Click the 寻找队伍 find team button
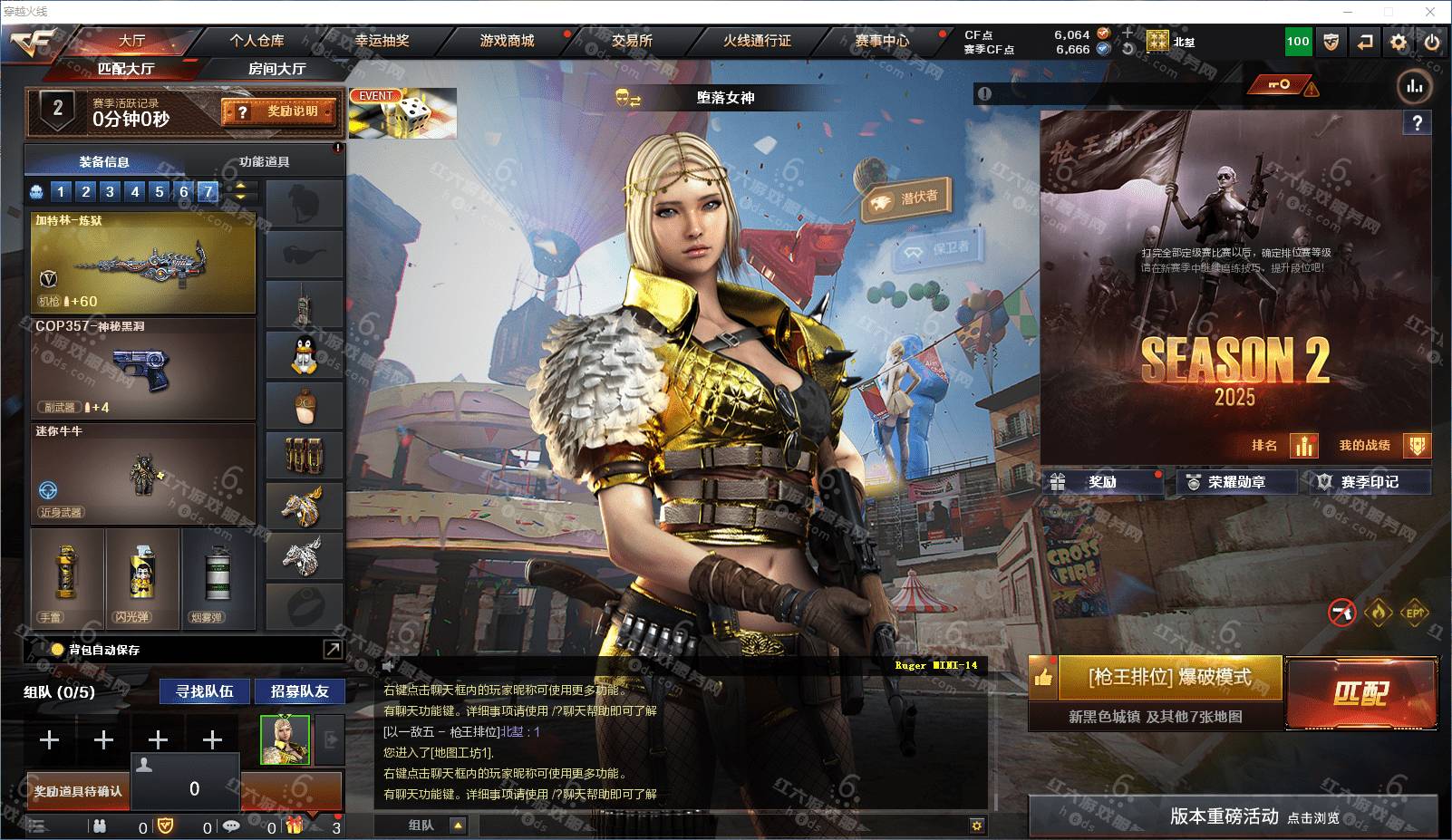 click(205, 691)
